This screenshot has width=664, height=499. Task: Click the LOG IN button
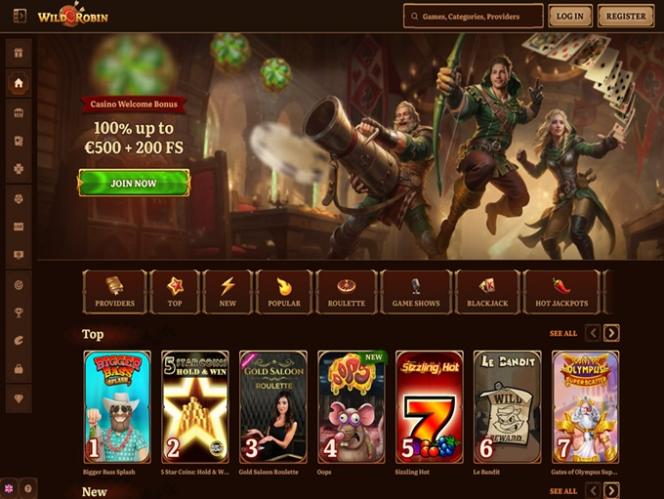pos(569,16)
